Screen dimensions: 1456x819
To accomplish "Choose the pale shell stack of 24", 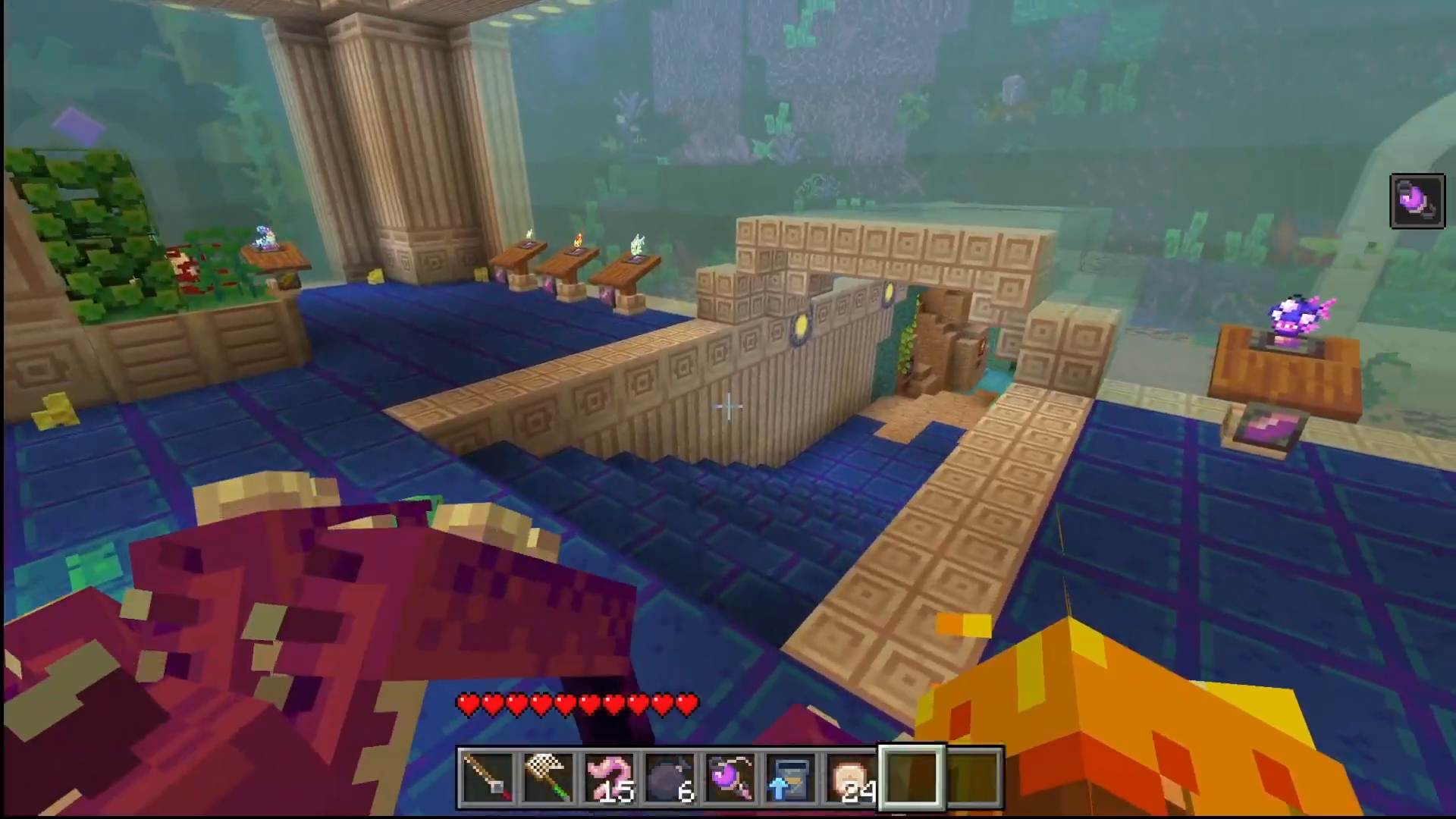I will pos(852,778).
